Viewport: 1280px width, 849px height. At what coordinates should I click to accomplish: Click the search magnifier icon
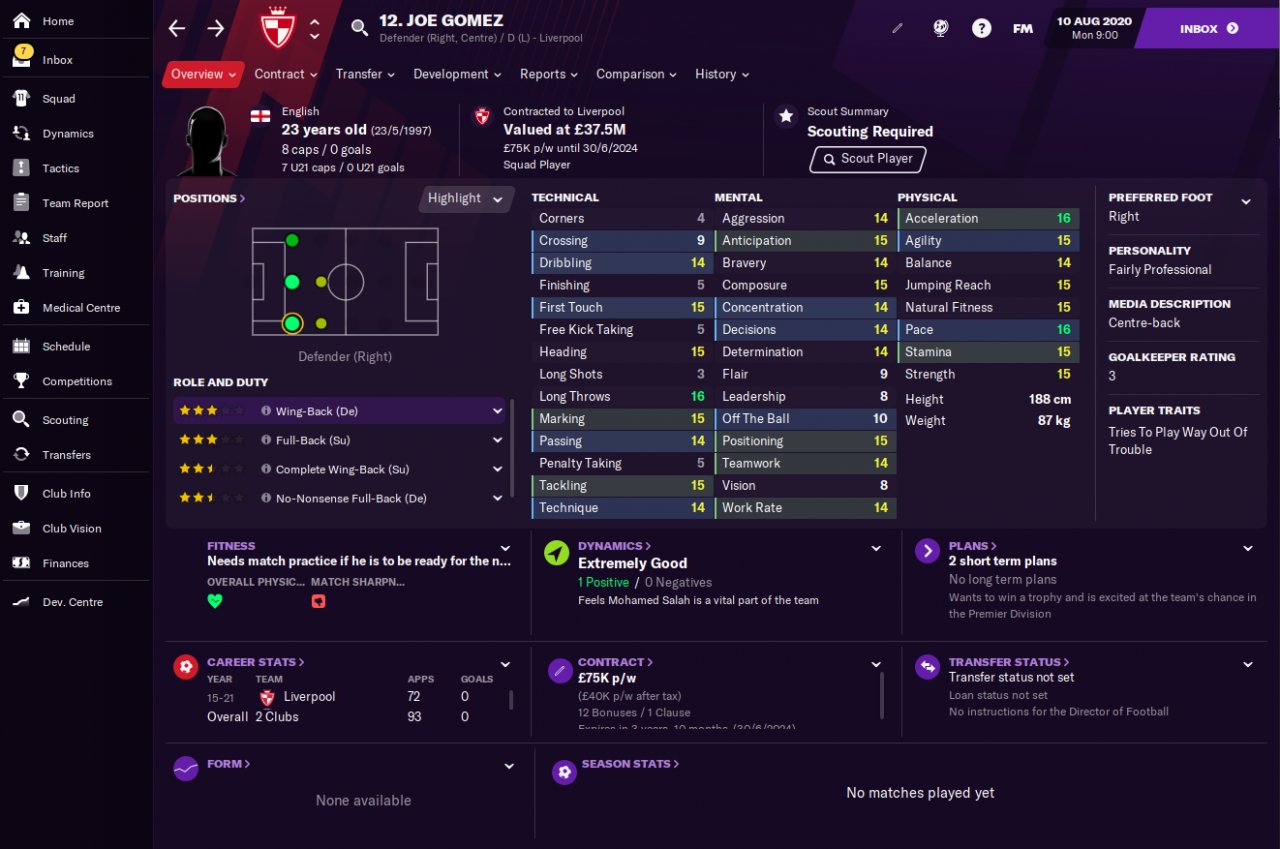360,28
